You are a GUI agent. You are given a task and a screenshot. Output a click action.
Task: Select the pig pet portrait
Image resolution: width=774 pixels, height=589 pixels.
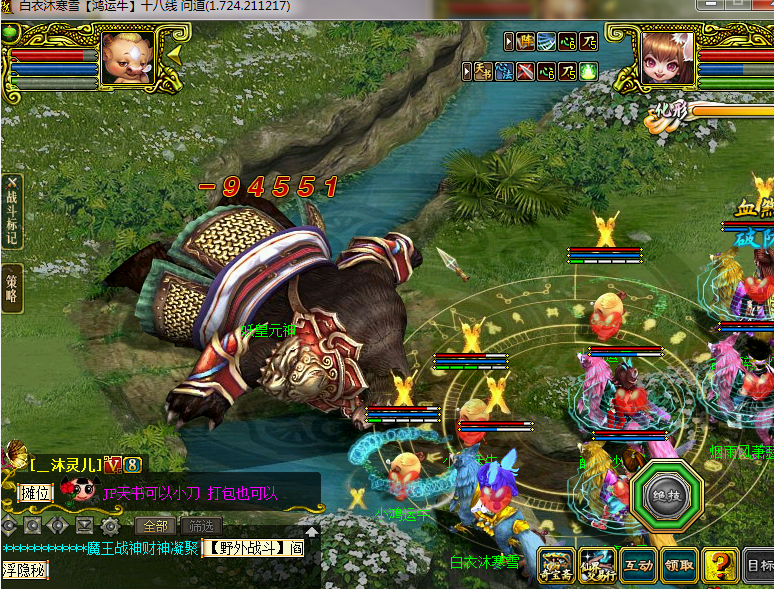pos(128,58)
